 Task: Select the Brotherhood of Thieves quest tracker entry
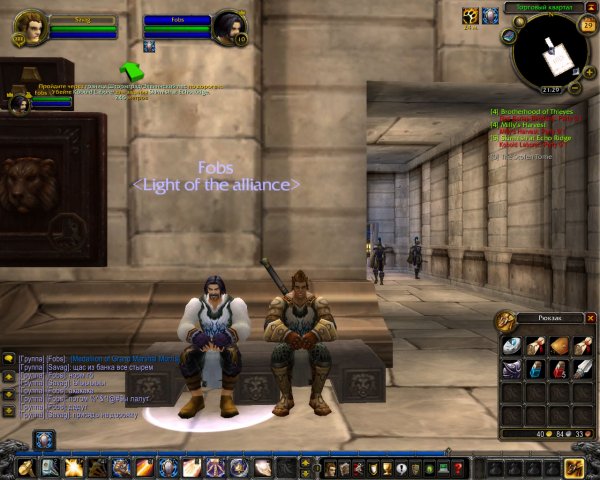(532, 111)
